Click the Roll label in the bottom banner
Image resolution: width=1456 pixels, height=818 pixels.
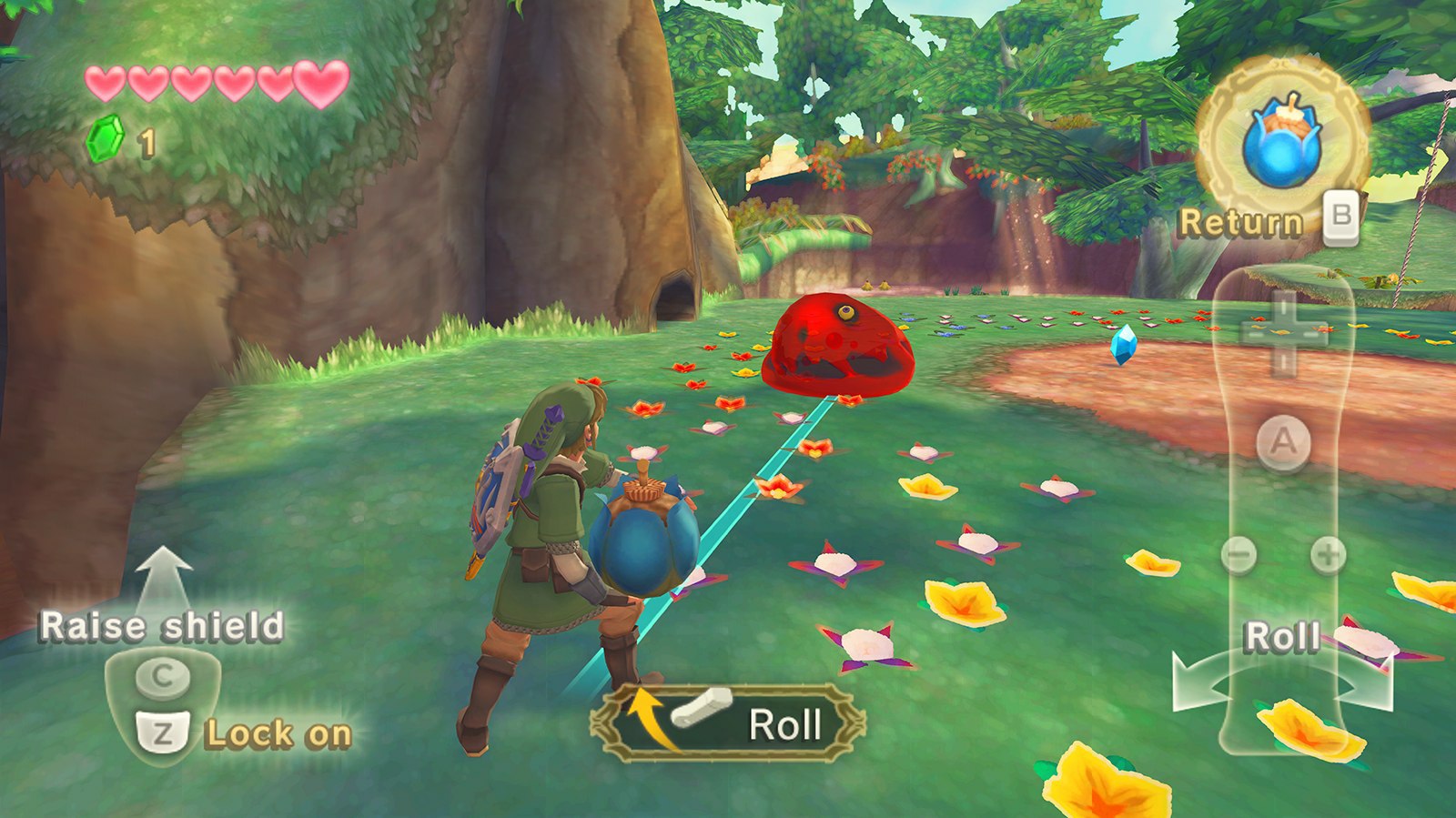click(x=784, y=723)
